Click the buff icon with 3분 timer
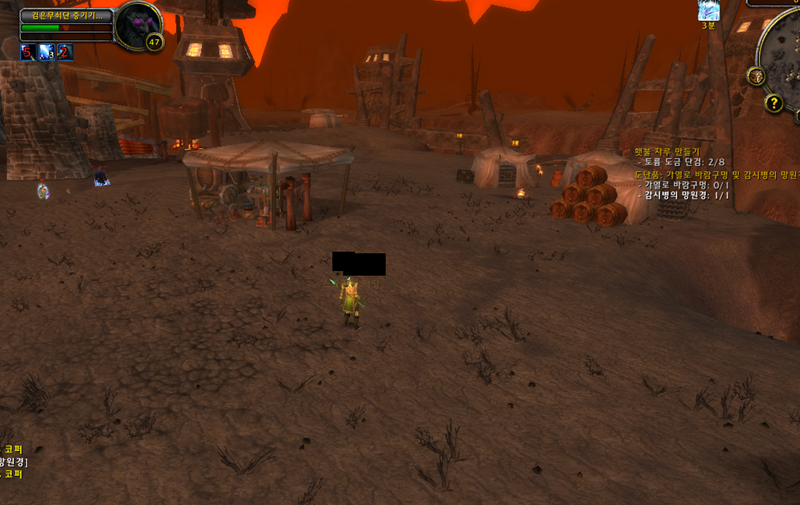The width and height of the screenshot is (800, 505). (x=708, y=10)
